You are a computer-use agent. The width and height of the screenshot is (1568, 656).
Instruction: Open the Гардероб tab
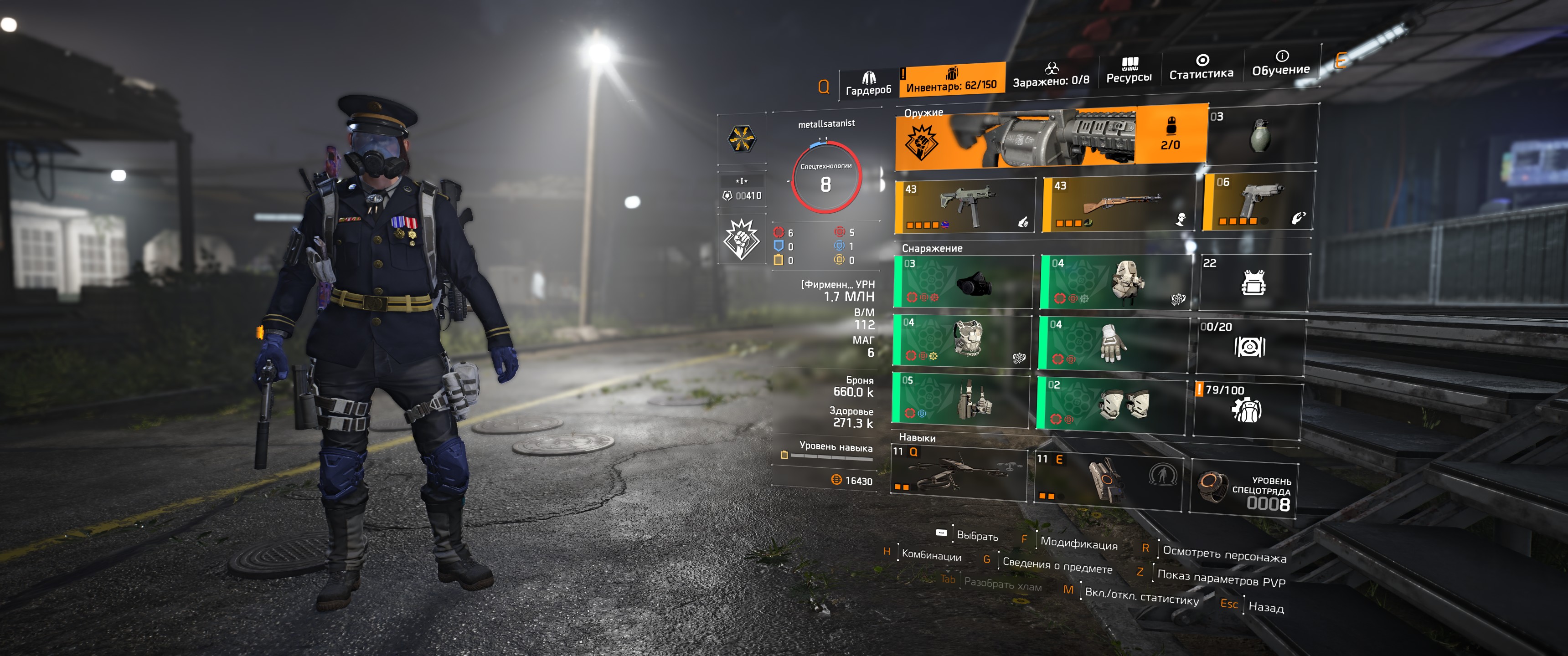[x=868, y=84]
